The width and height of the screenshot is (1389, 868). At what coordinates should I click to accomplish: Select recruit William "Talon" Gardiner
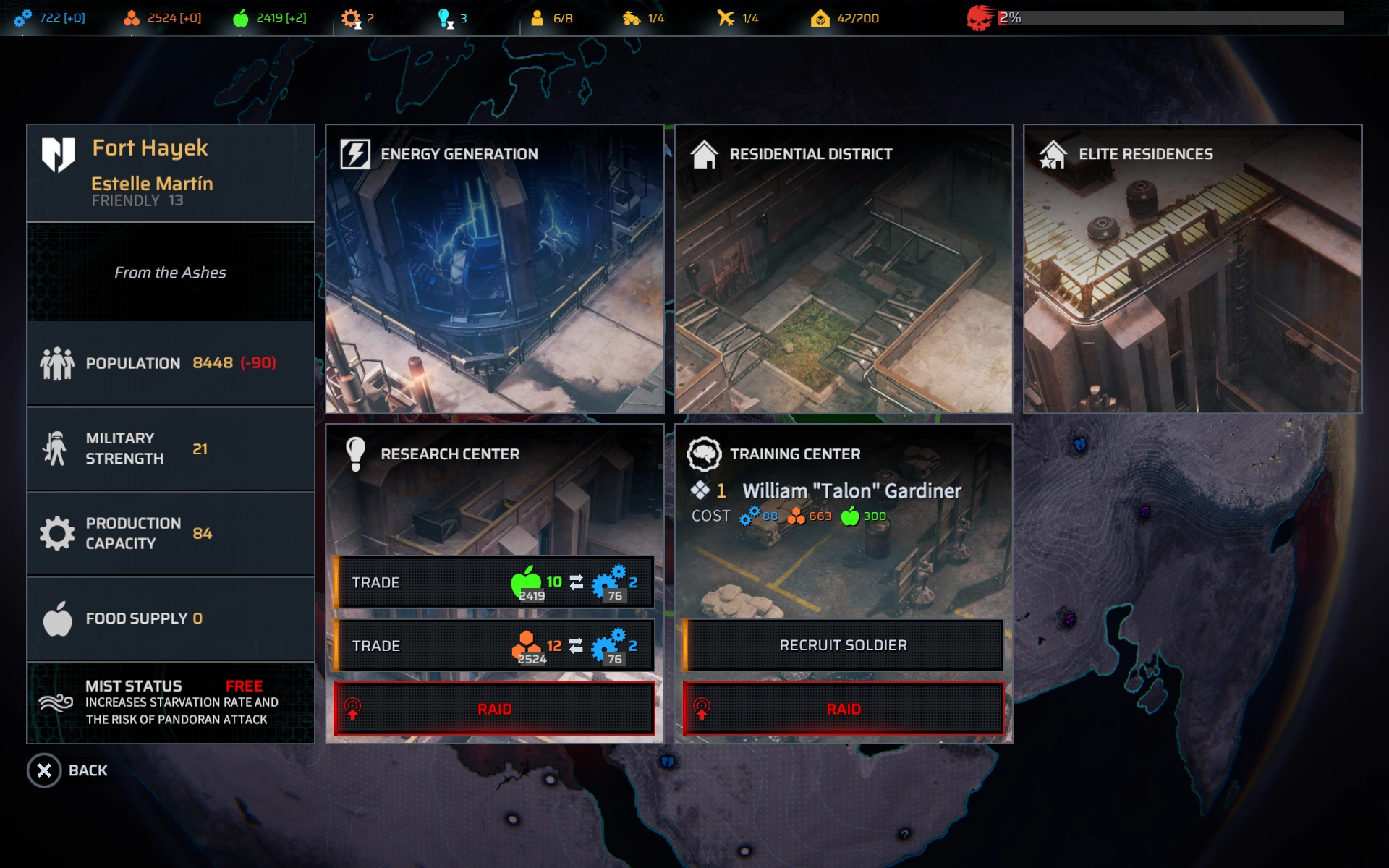click(x=851, y=491)
